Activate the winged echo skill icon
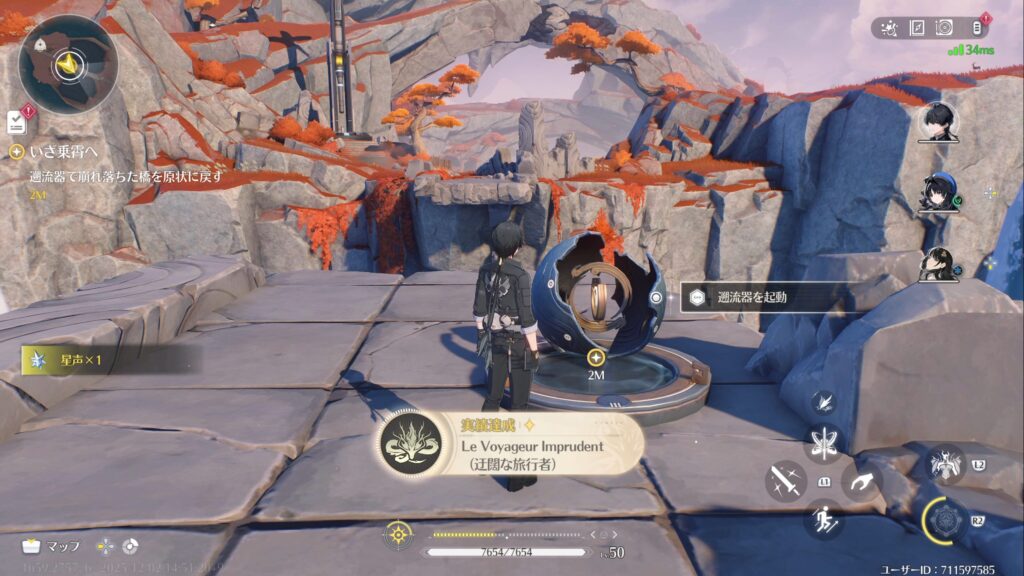The image size is (1024, 576). pos(945,463)
